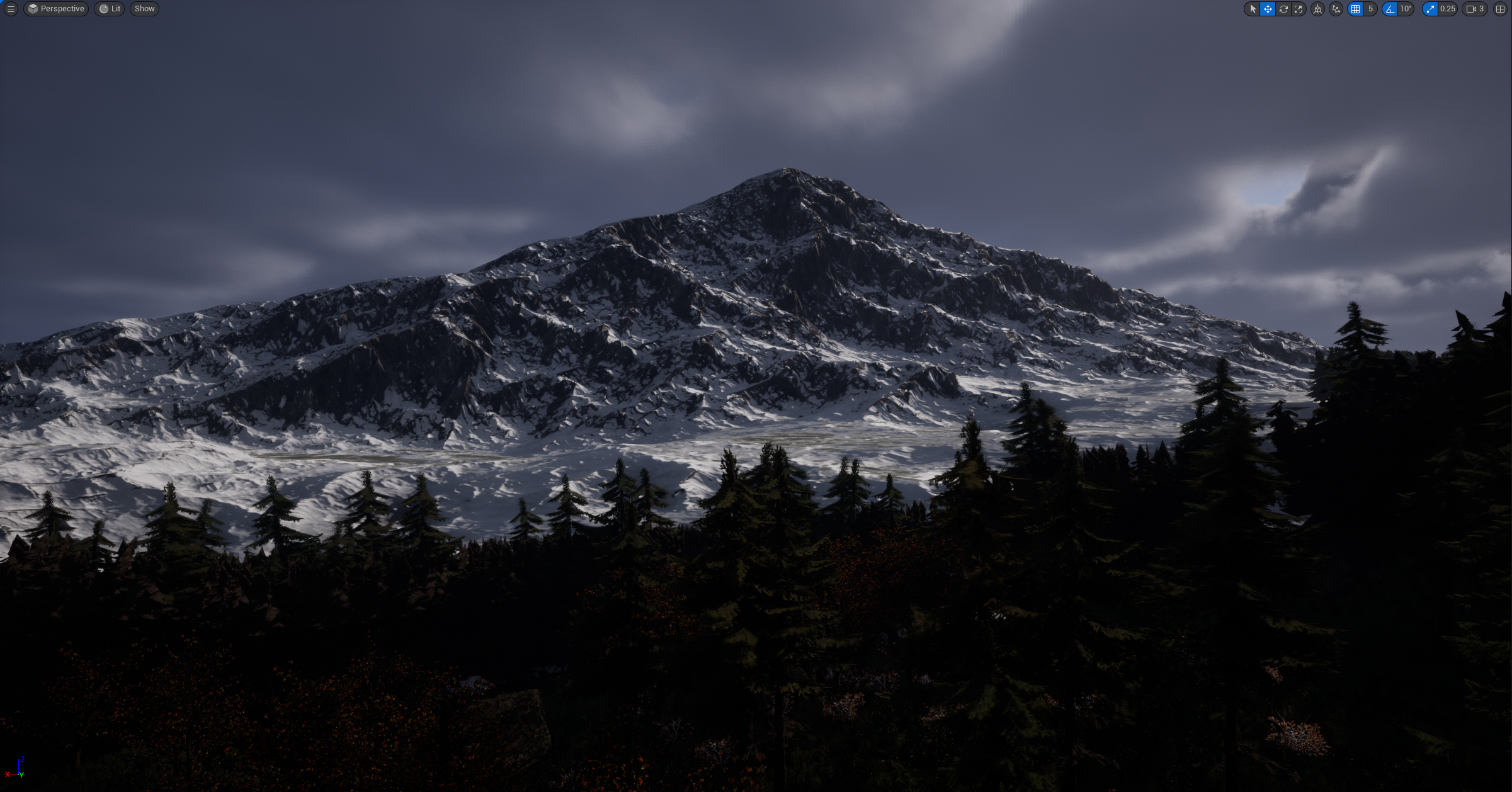Toggle the world/local coordinate system cube
Screen dimensions: 1512x792
point(1317,9)
